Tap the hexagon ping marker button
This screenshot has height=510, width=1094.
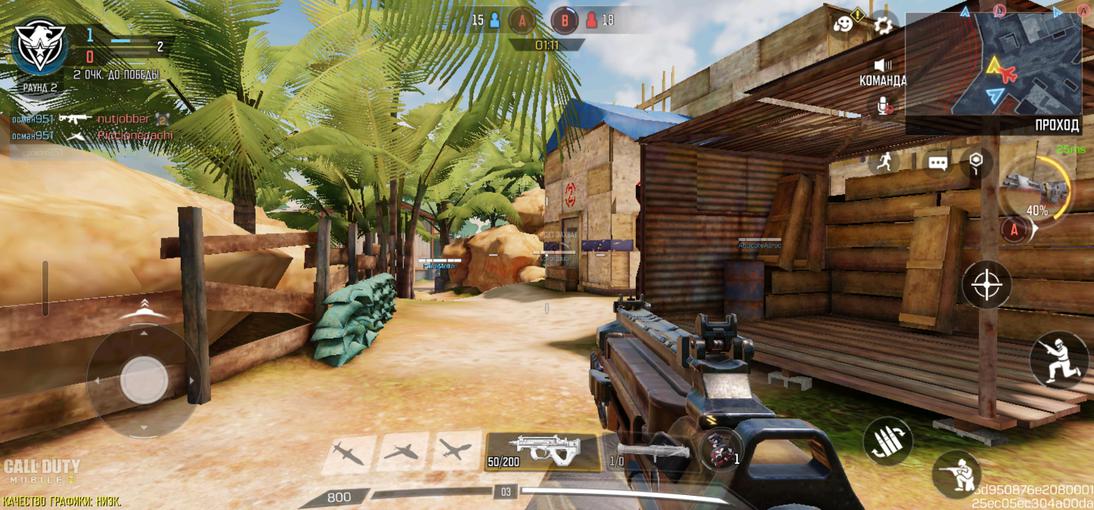[976, 160]
